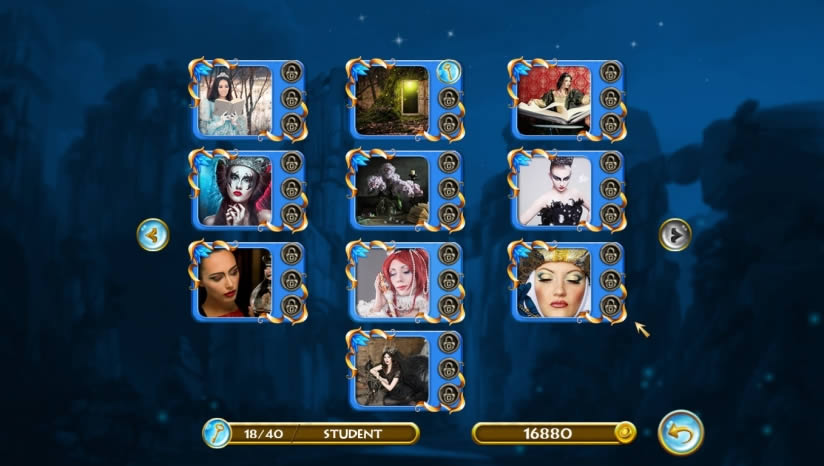Go to the previous puzzle page
Screen dimensions: 824x466
pyautogui.click(x=152, y=235)
